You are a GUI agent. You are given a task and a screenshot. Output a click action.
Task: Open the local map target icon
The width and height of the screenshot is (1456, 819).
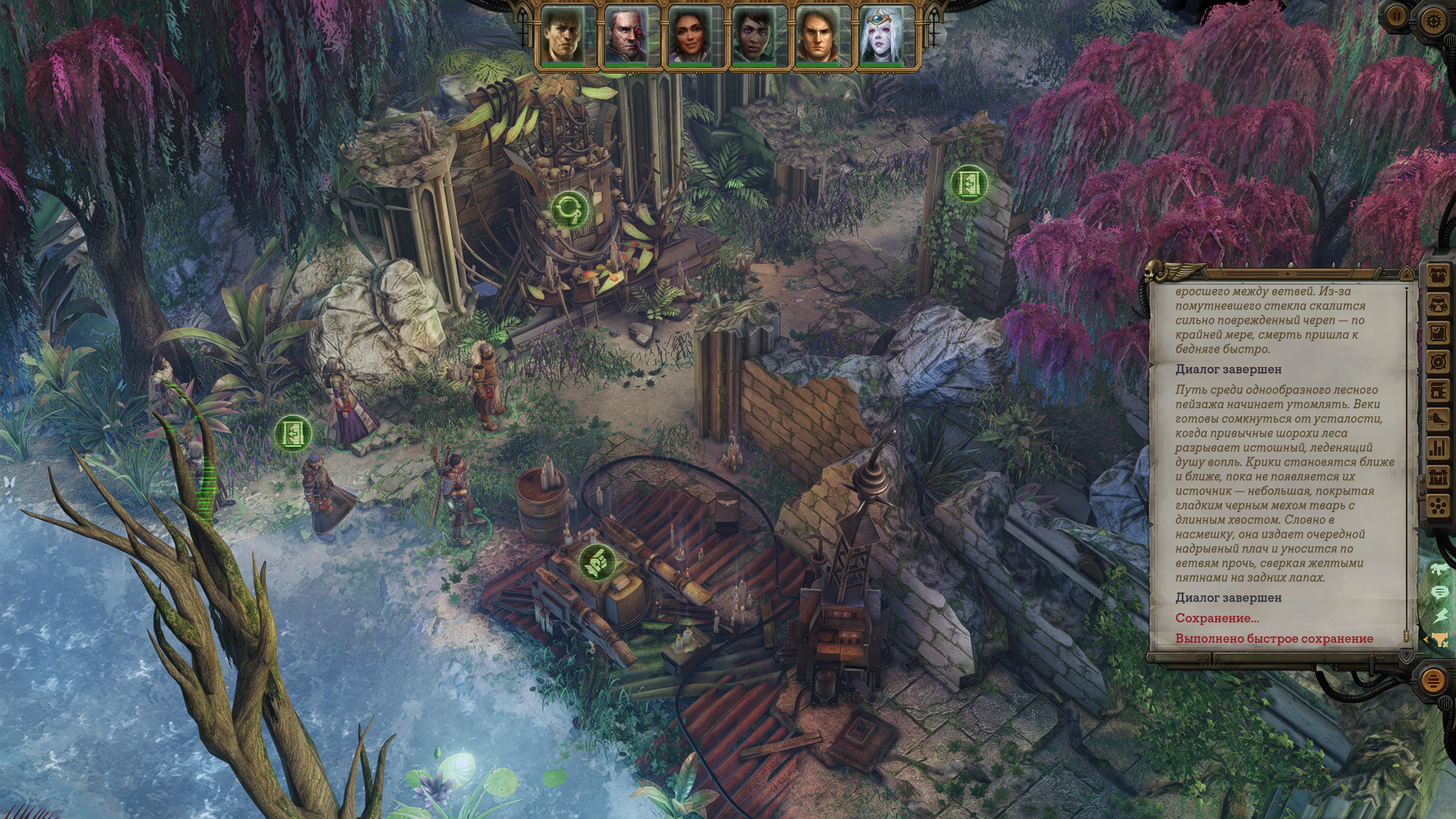tap(1439, 362)
